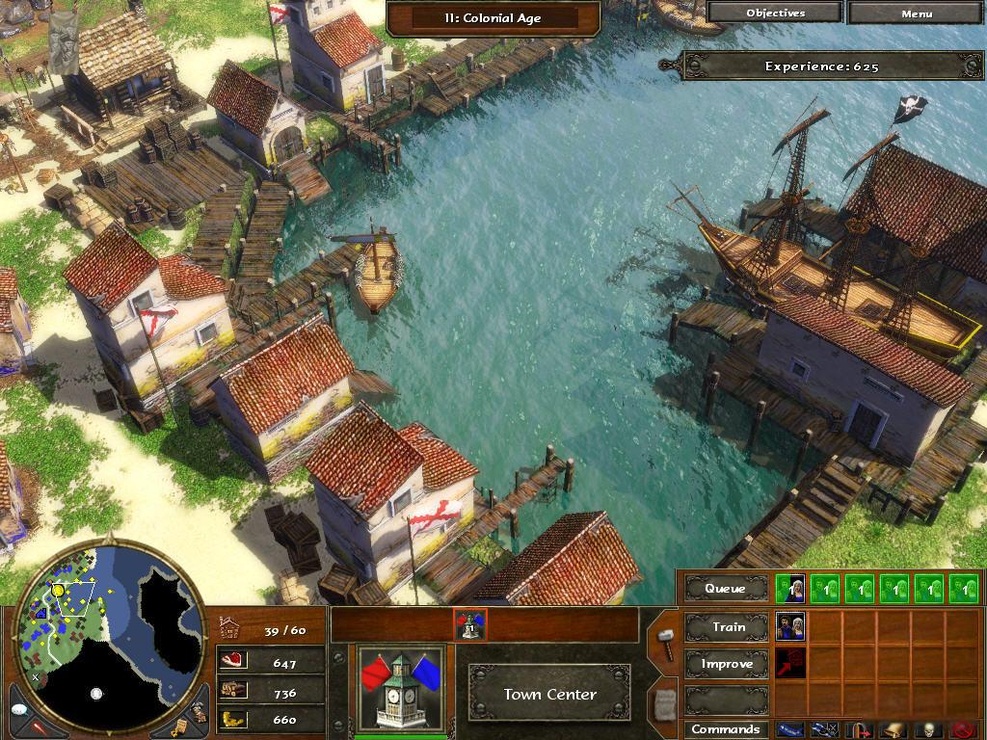Cancel the first queued settler with portrait
The height and width of the screenshot is (740, 987).
pos(790,588)
